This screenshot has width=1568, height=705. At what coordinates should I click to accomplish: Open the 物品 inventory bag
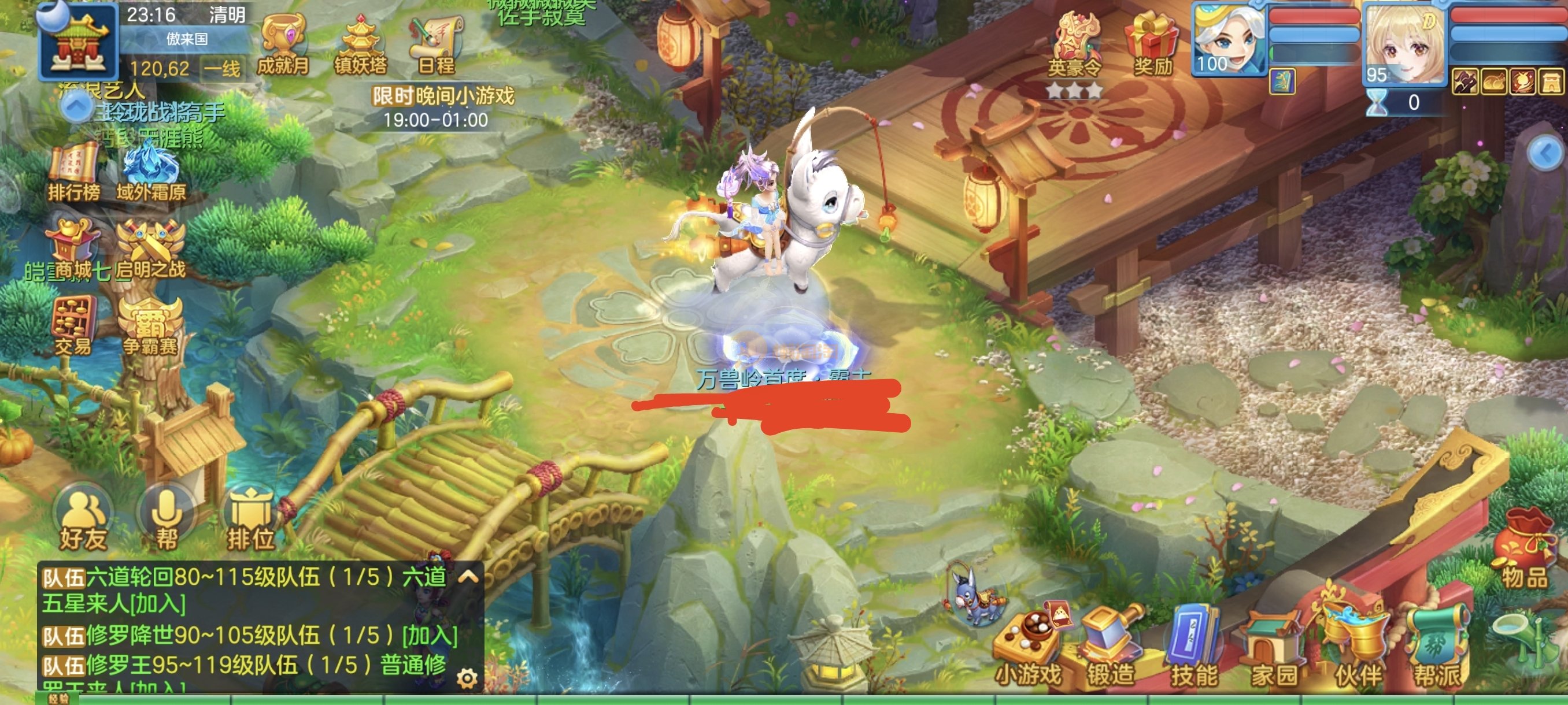1524,555
